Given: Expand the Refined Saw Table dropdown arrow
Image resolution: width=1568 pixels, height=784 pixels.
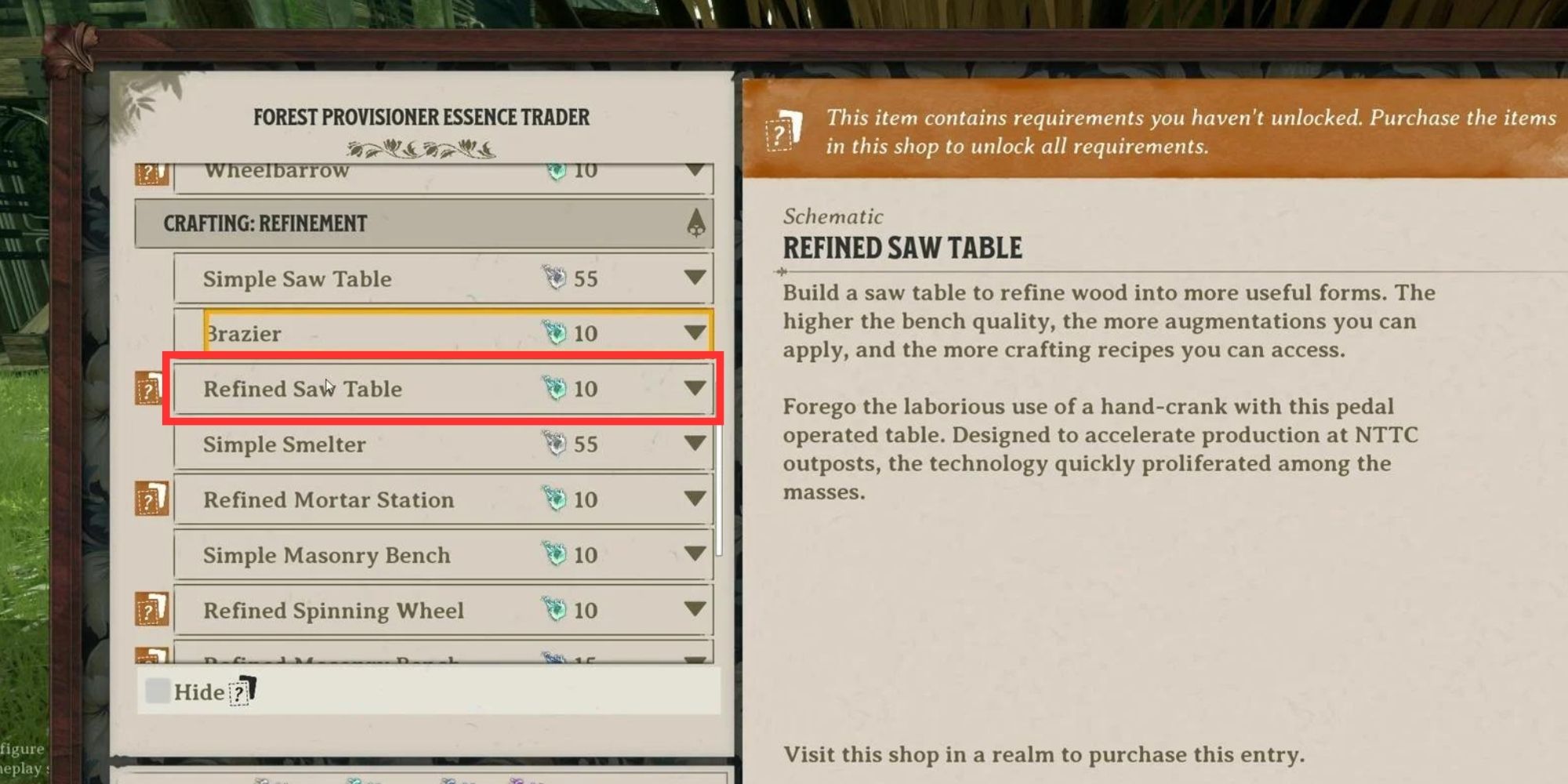Looking at the screenshot, I should tap(693, 387).
